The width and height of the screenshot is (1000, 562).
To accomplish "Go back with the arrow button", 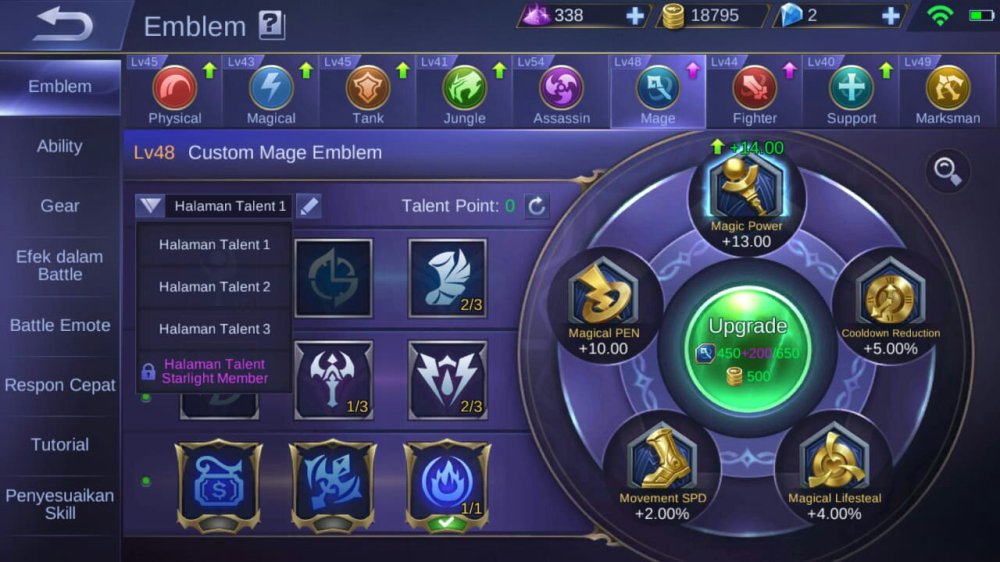I will click(62, 25).
